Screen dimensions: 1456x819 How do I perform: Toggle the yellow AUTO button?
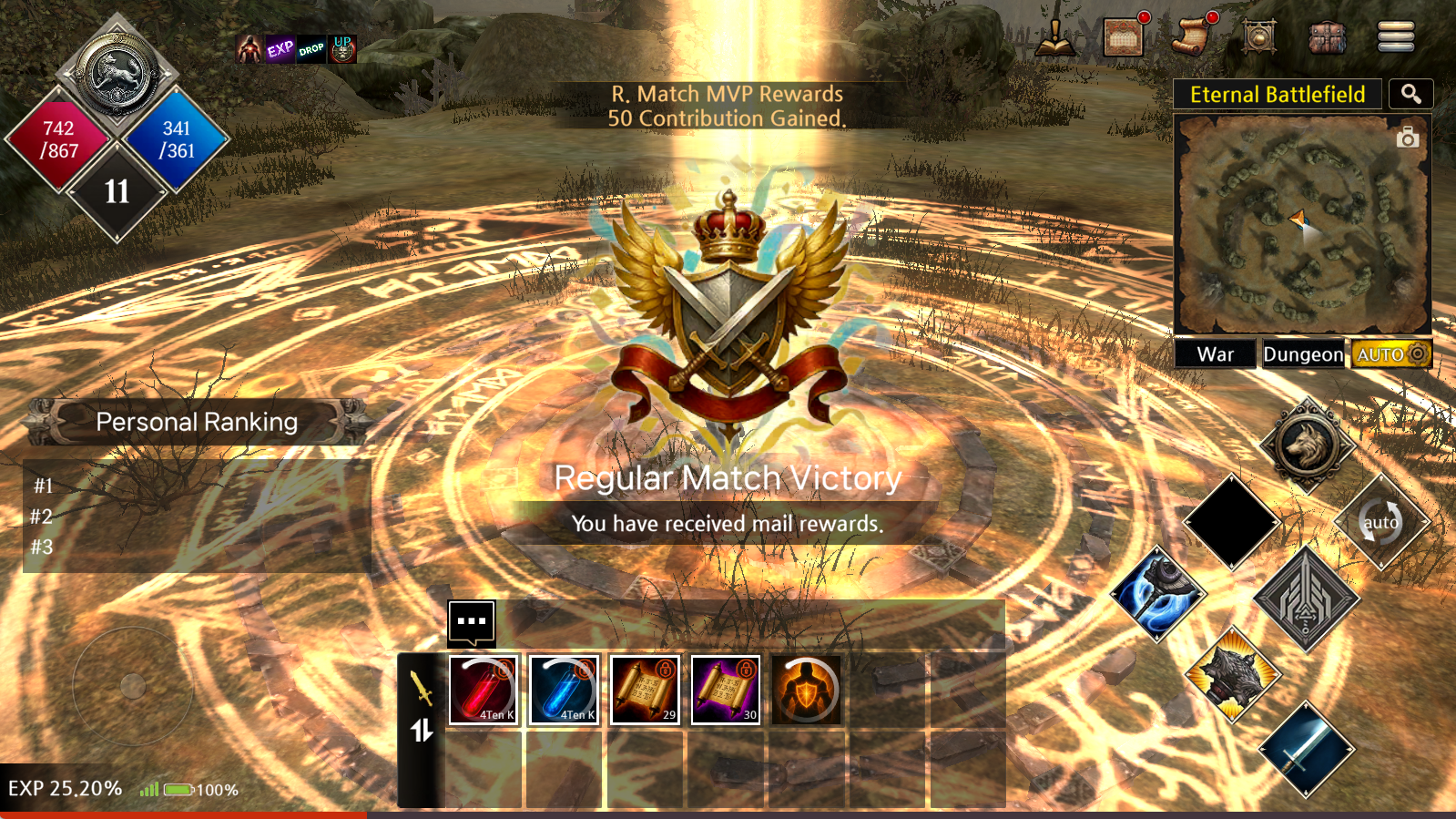[1390, 354]
